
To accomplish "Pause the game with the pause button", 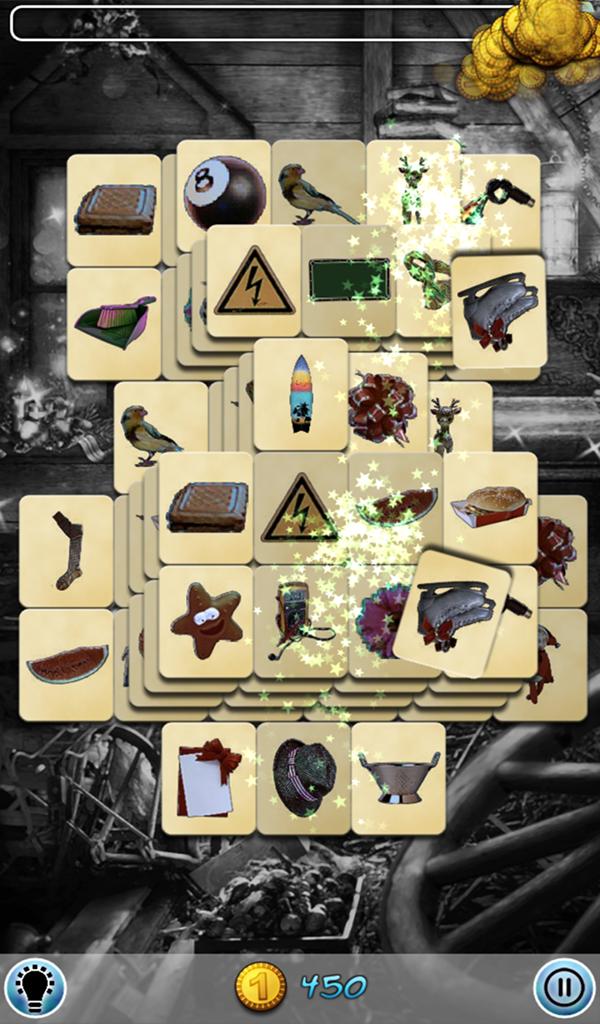I will click(x=564, y=987).
